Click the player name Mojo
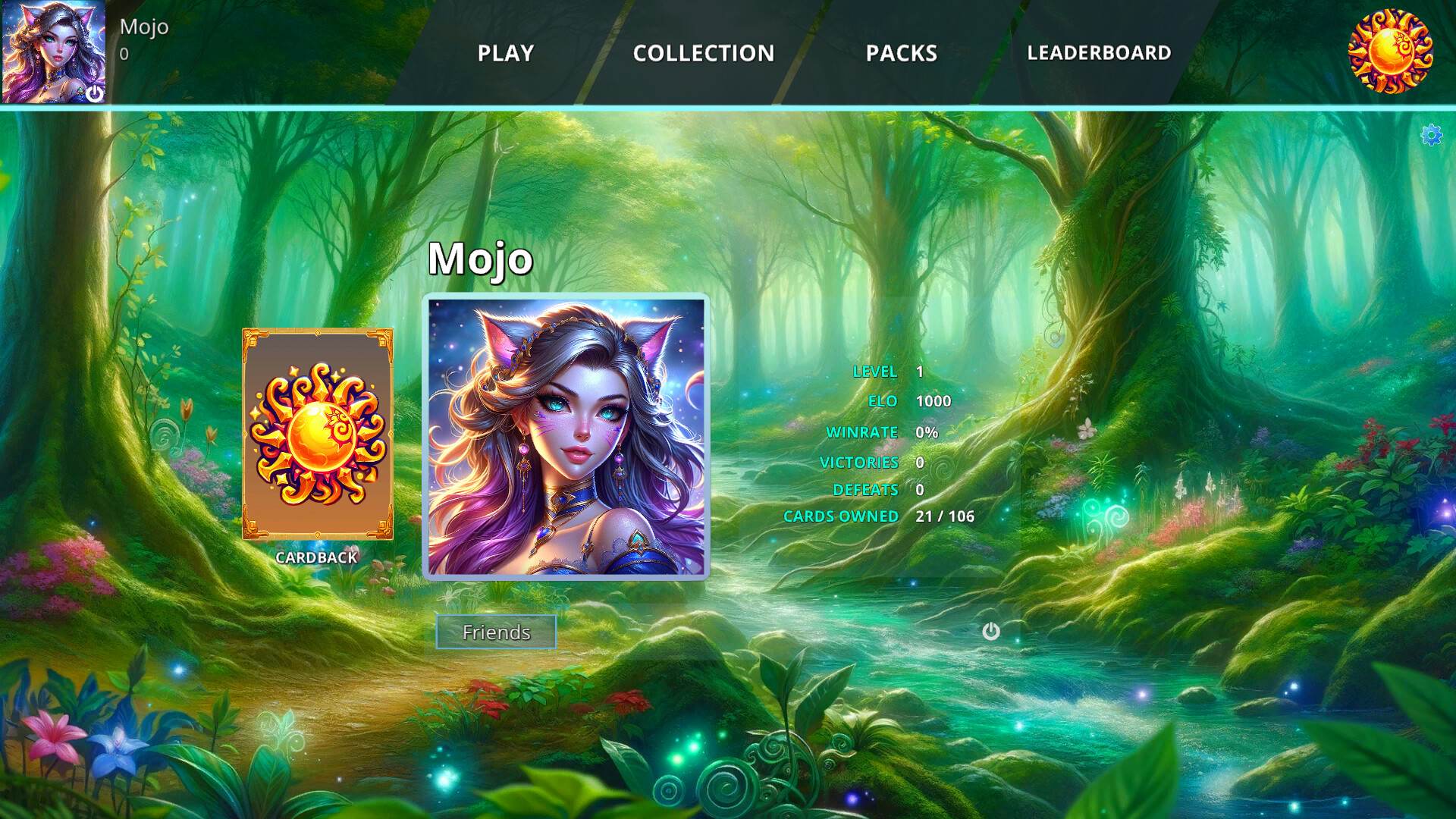Screen dimensions: 1456x819 pos(480,259)
